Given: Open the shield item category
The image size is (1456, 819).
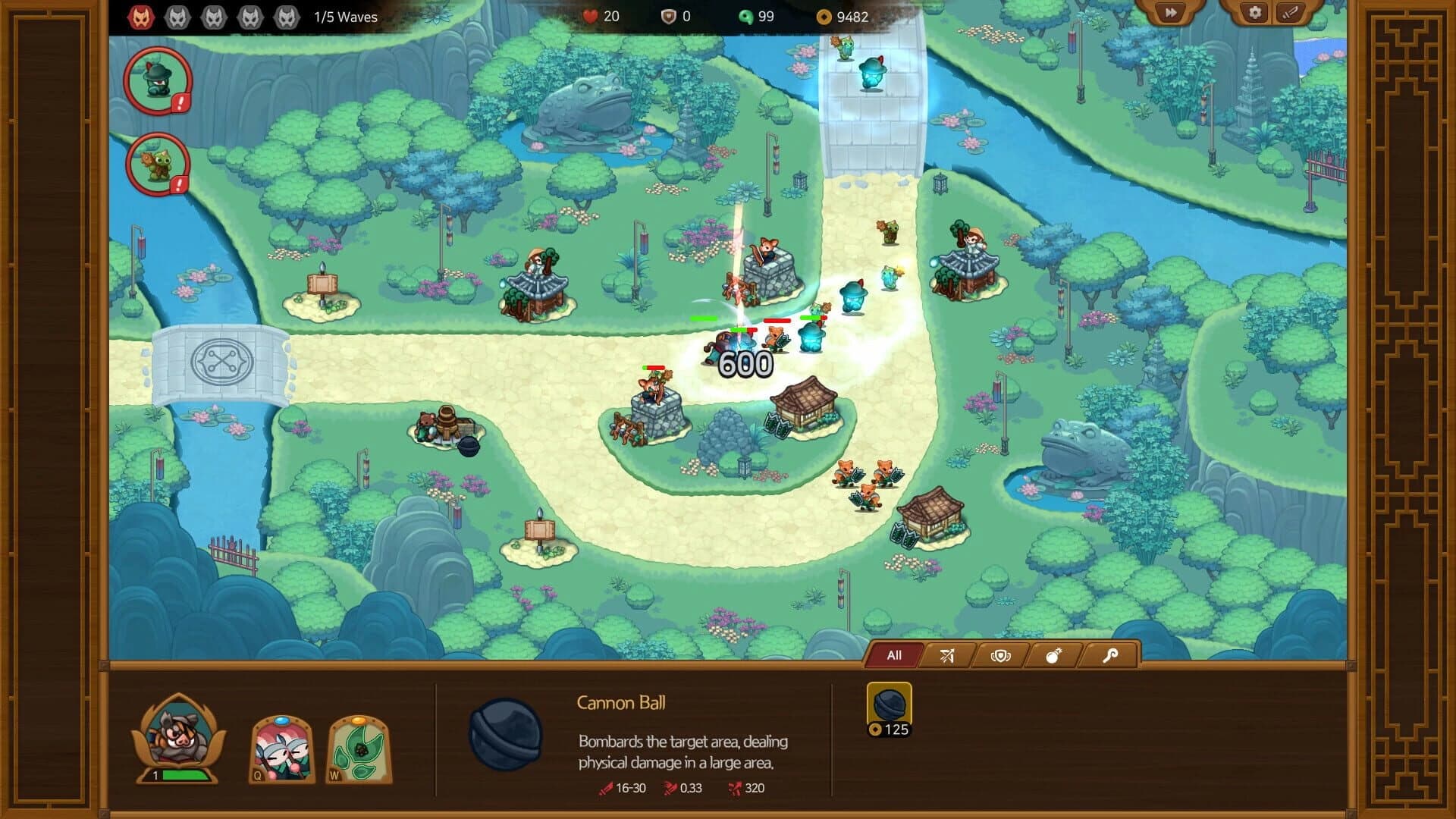Looking at the screenshot, I should click(x=1001, y=655).
